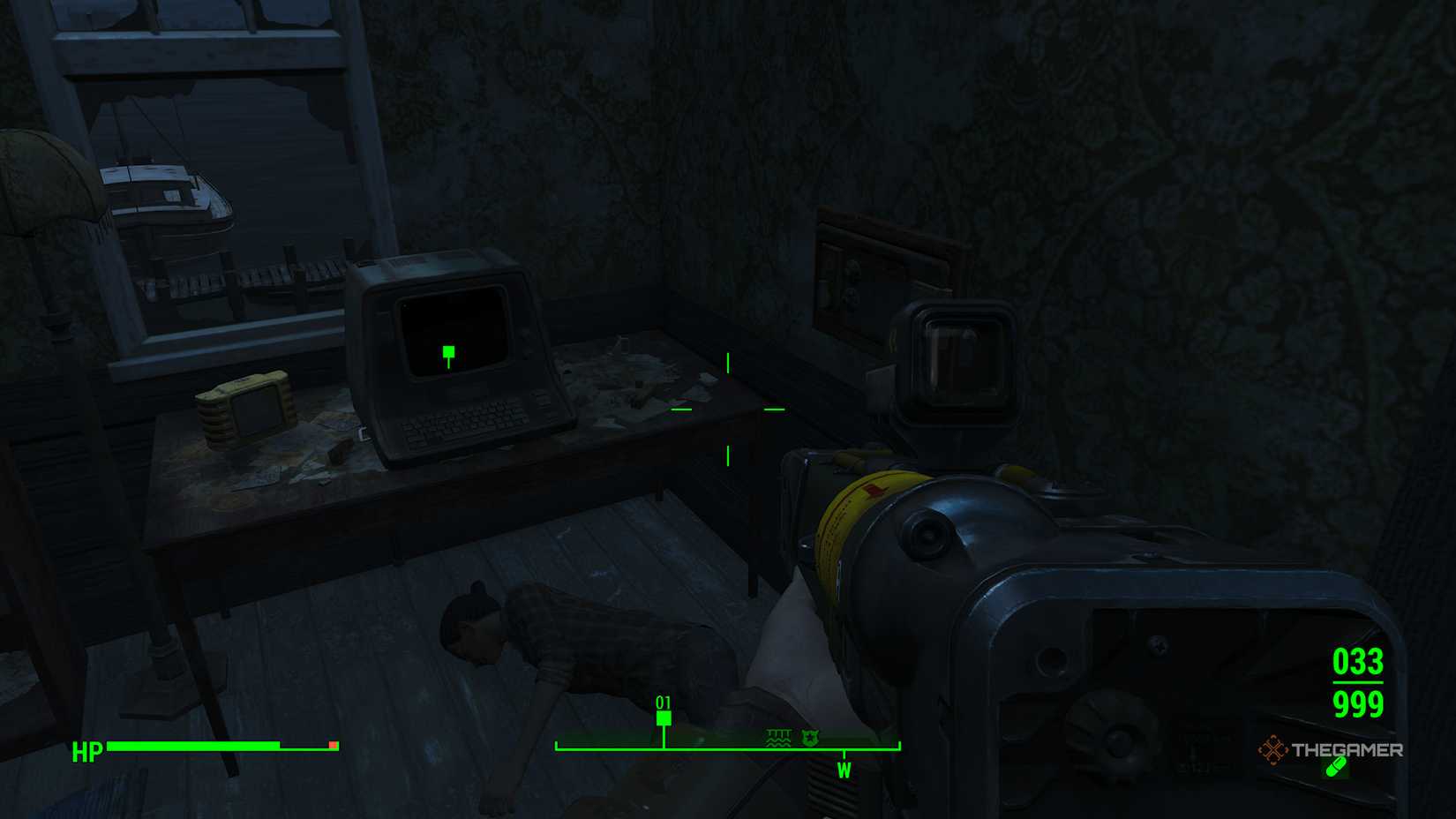Click the pier location icon on the compass
The height and width of the screenshot is (819, 1456).
(x=777, y=739)
